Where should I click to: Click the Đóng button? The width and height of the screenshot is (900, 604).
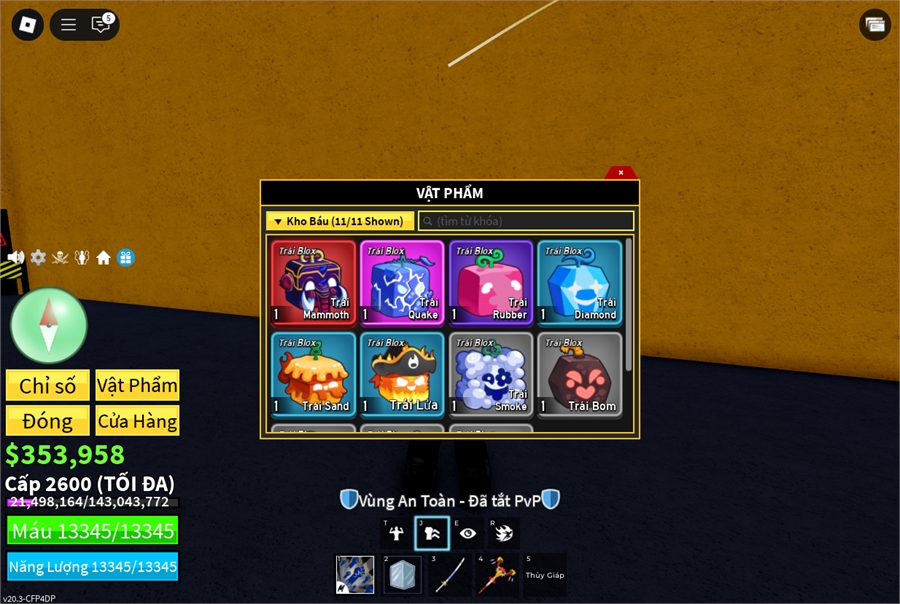click(48, 421)
